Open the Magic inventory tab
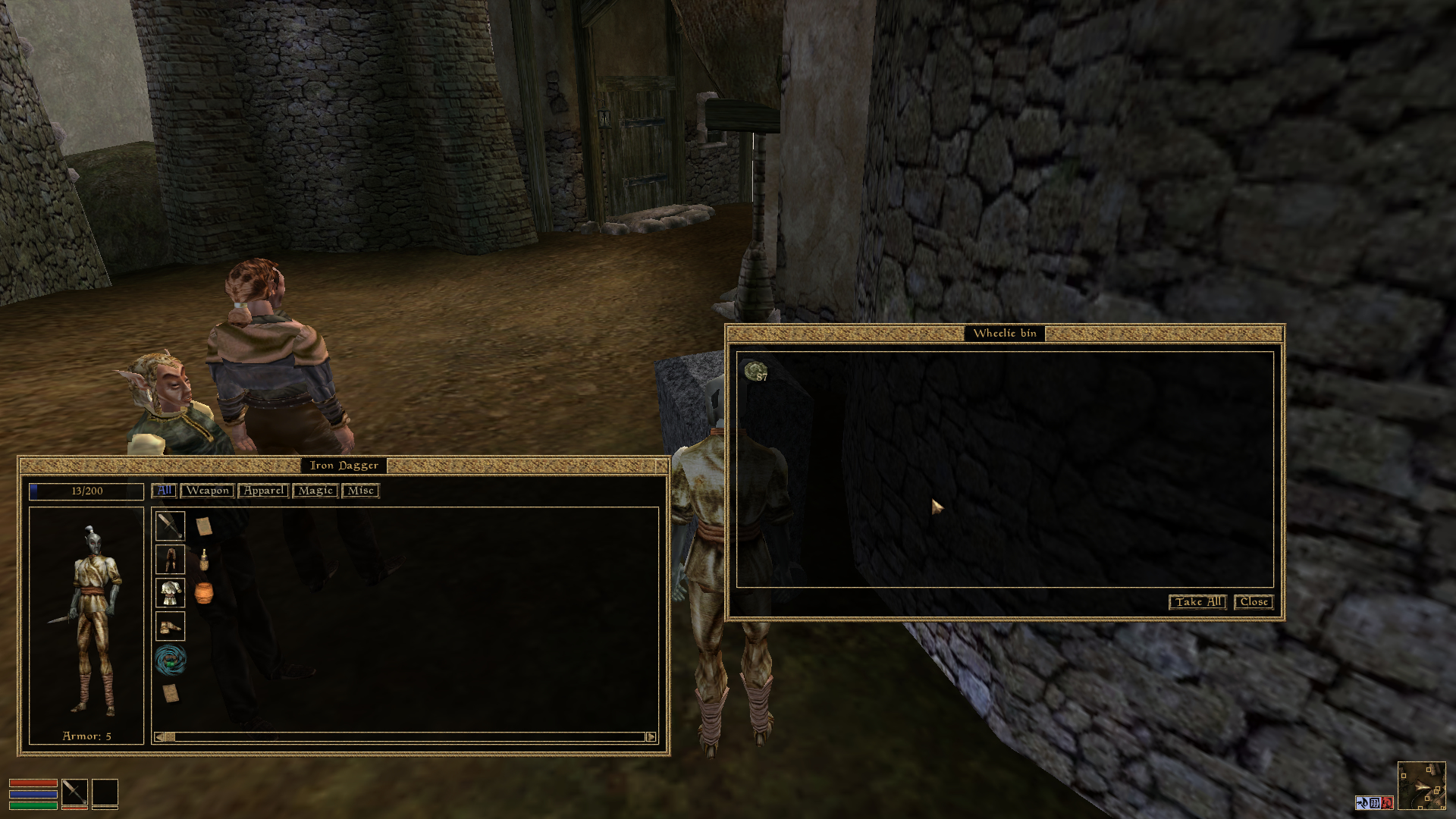The image size is (1456, 819). (x=315, y=491)
